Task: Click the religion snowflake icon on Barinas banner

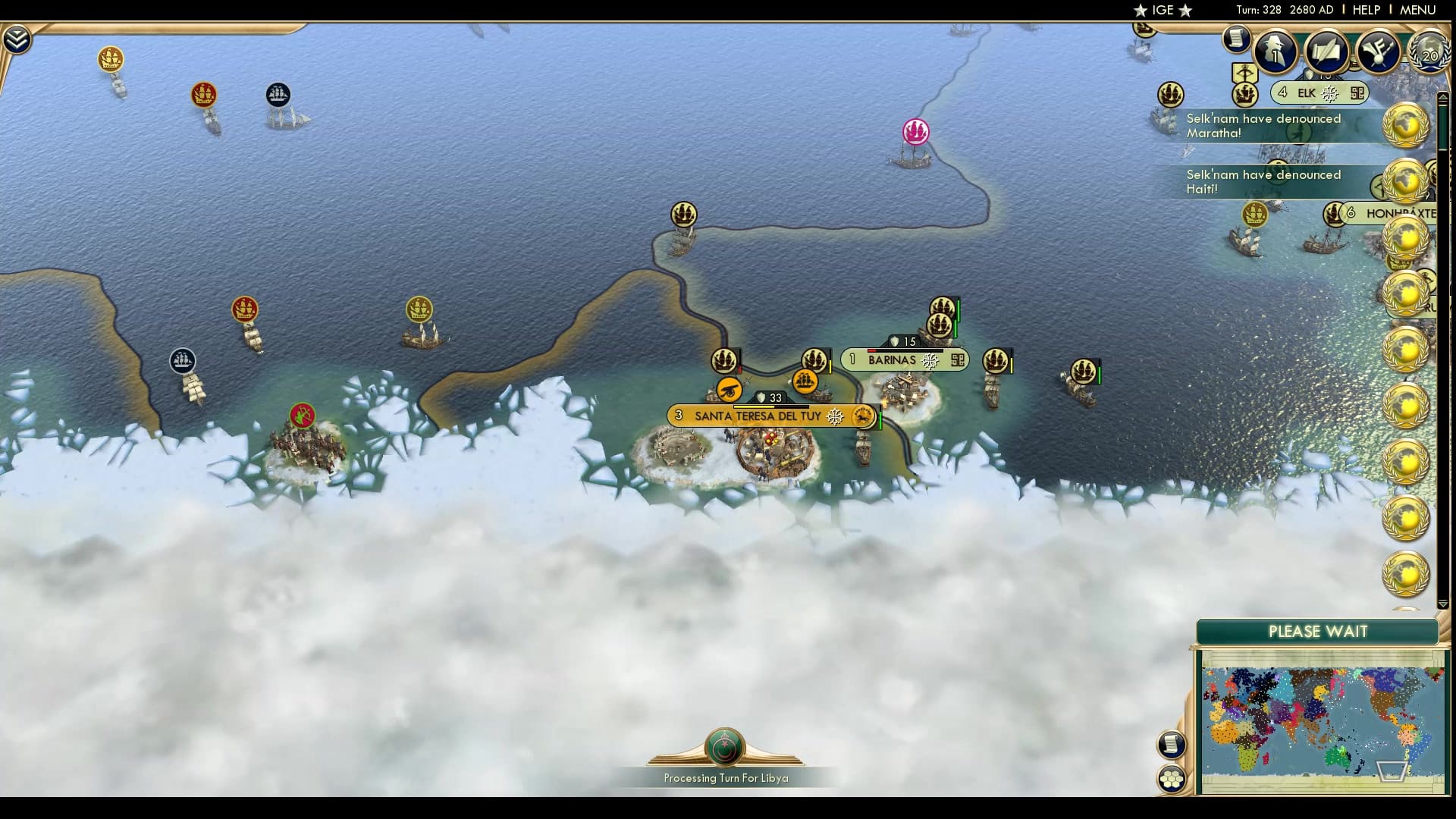Action: [x=931, y=359]
